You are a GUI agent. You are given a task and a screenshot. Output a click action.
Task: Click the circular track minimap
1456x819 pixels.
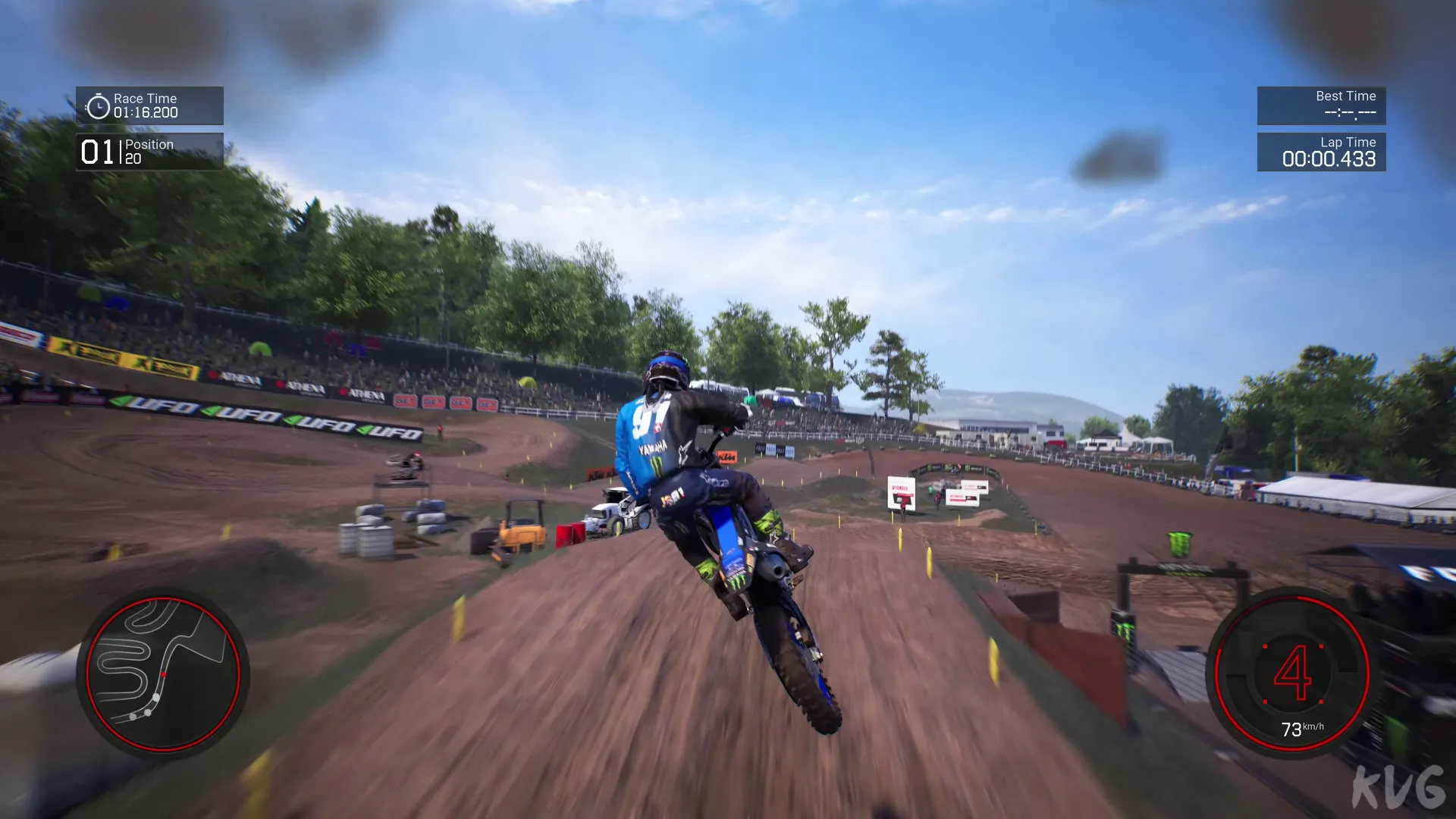(162, 673)
